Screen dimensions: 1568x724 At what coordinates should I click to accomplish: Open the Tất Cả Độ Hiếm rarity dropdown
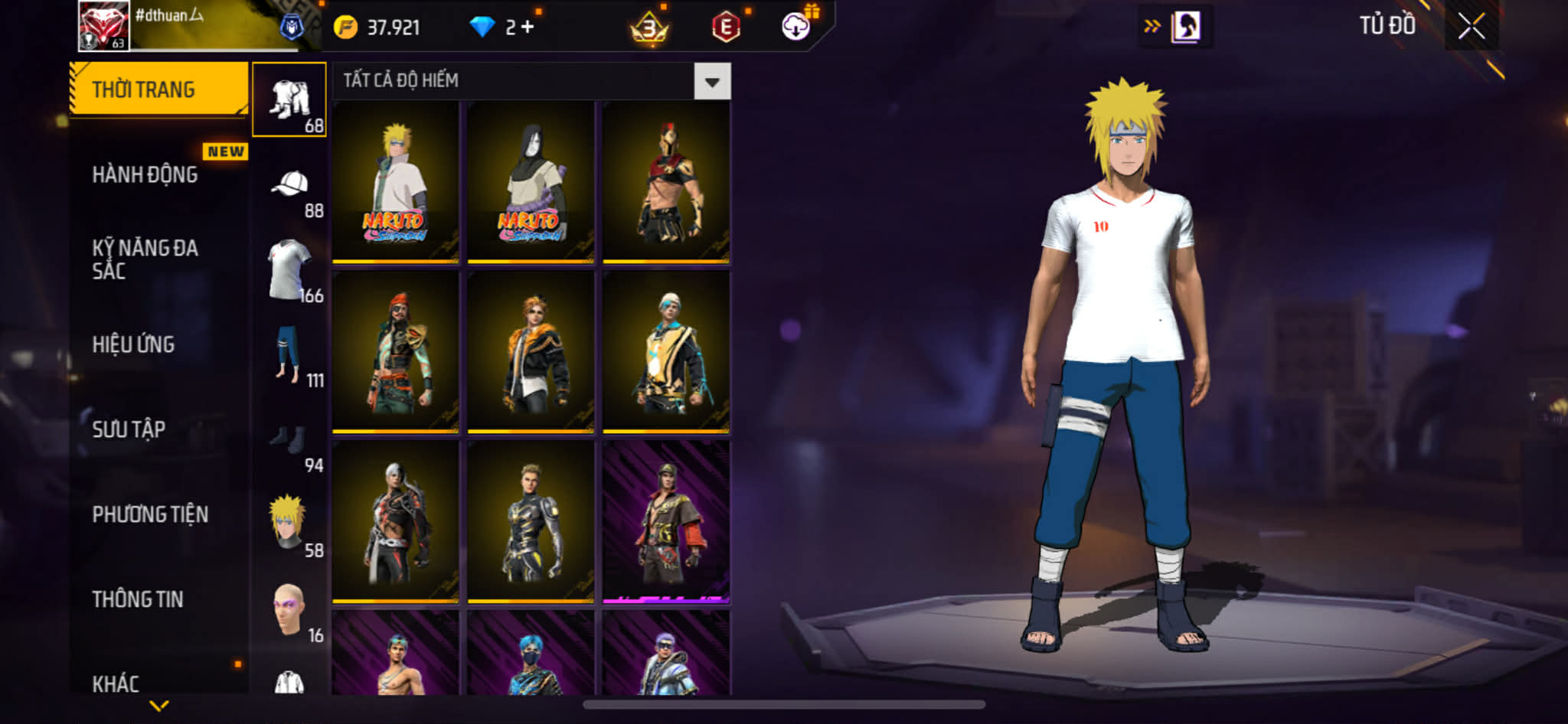coord(712,81)
